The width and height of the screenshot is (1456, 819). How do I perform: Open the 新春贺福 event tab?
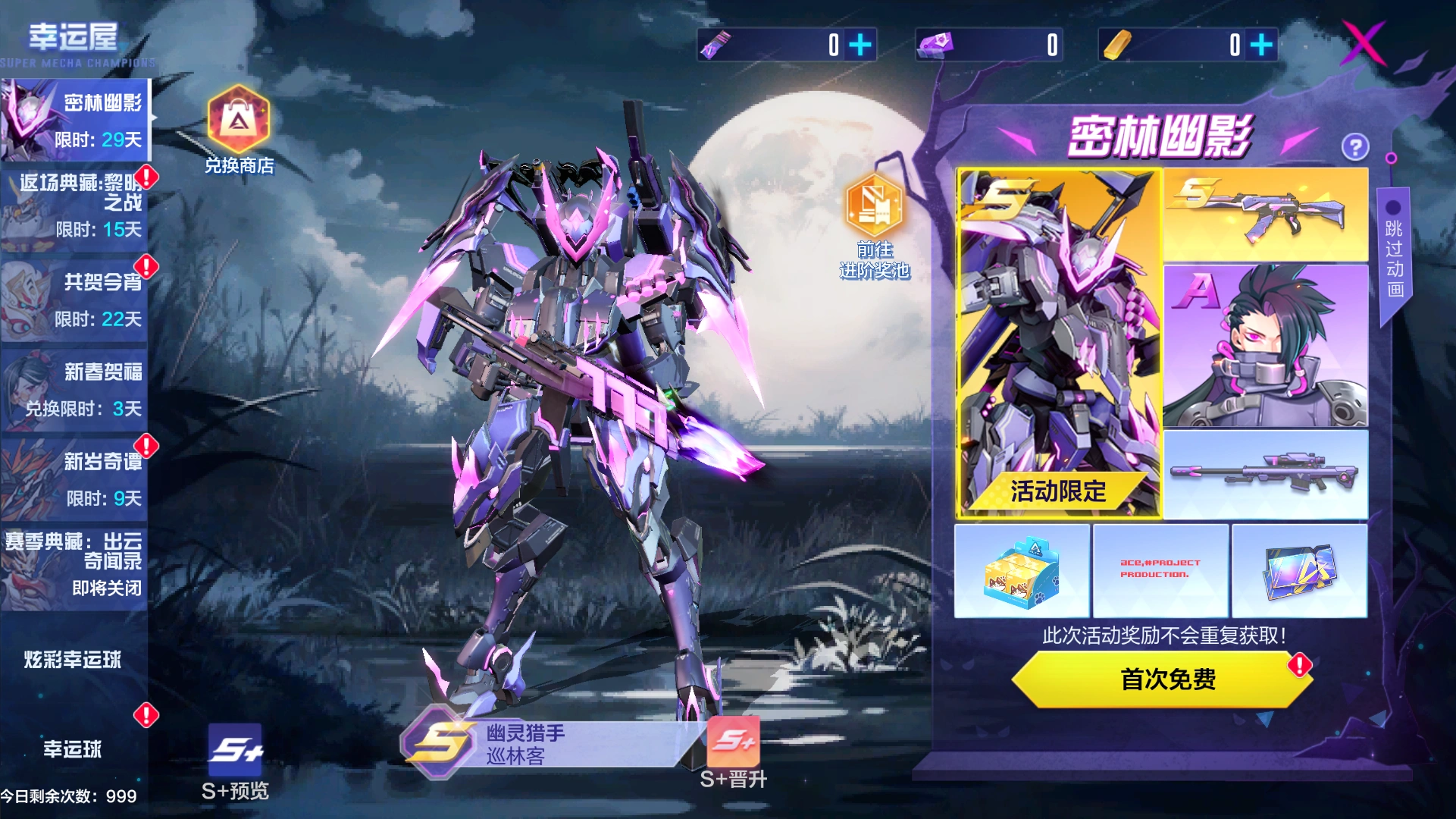coord(76,389)
